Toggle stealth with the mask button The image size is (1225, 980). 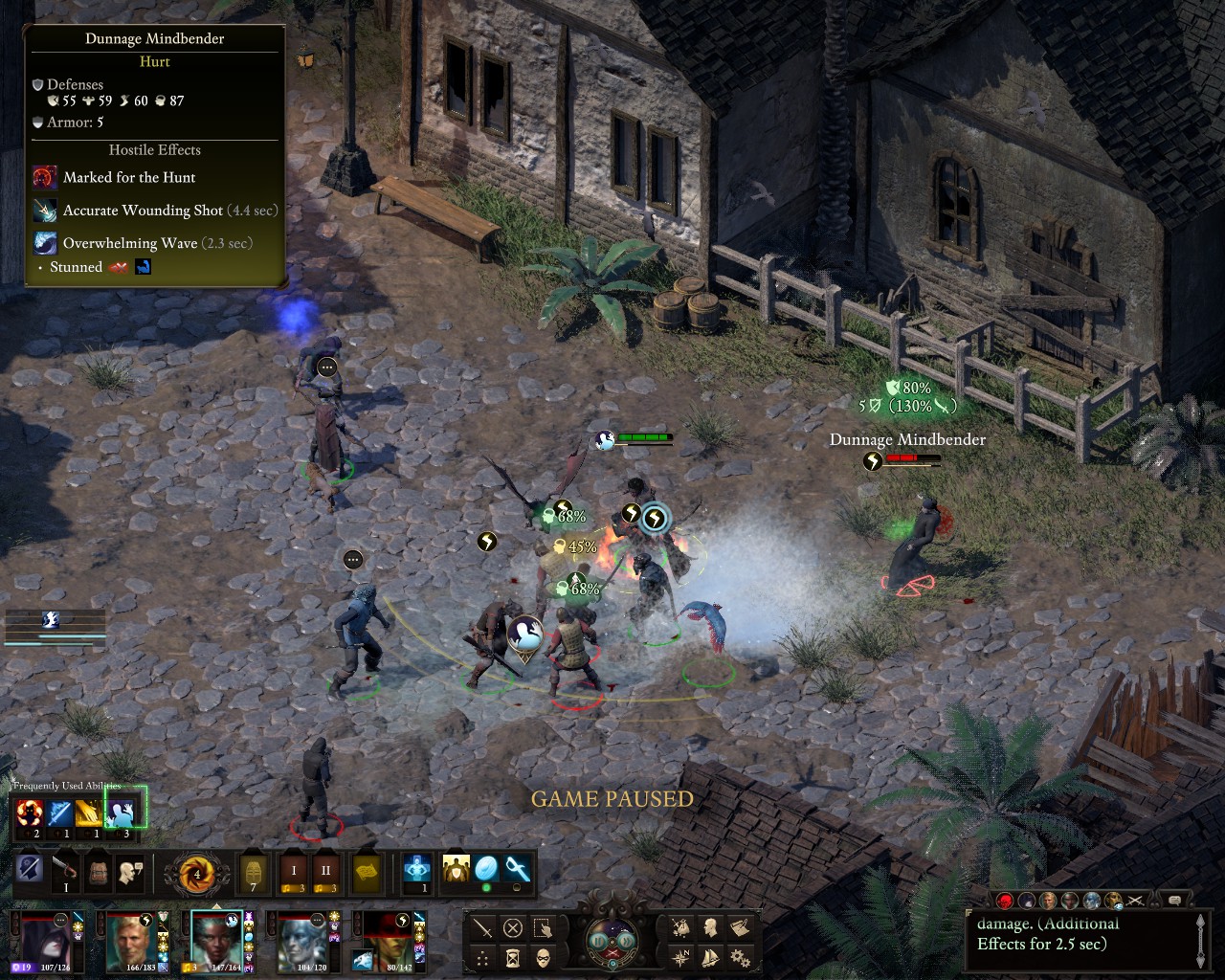[543, 957]
